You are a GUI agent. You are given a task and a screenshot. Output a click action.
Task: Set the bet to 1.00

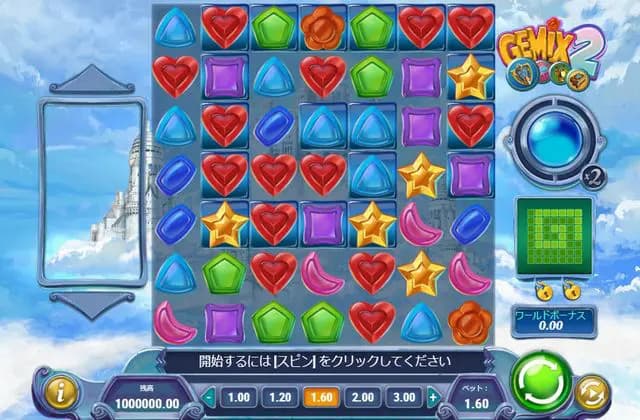pyautogui.click(x=239, y=396)
